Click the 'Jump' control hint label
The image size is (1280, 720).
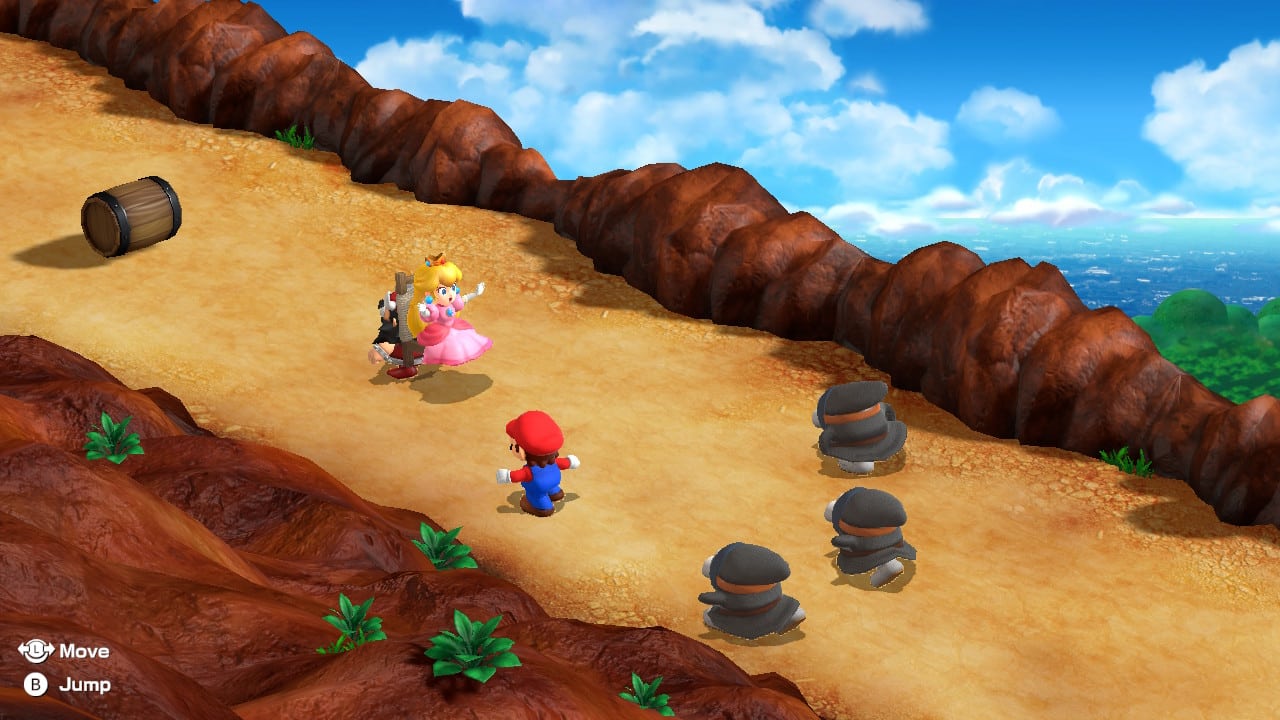(85, 687)
